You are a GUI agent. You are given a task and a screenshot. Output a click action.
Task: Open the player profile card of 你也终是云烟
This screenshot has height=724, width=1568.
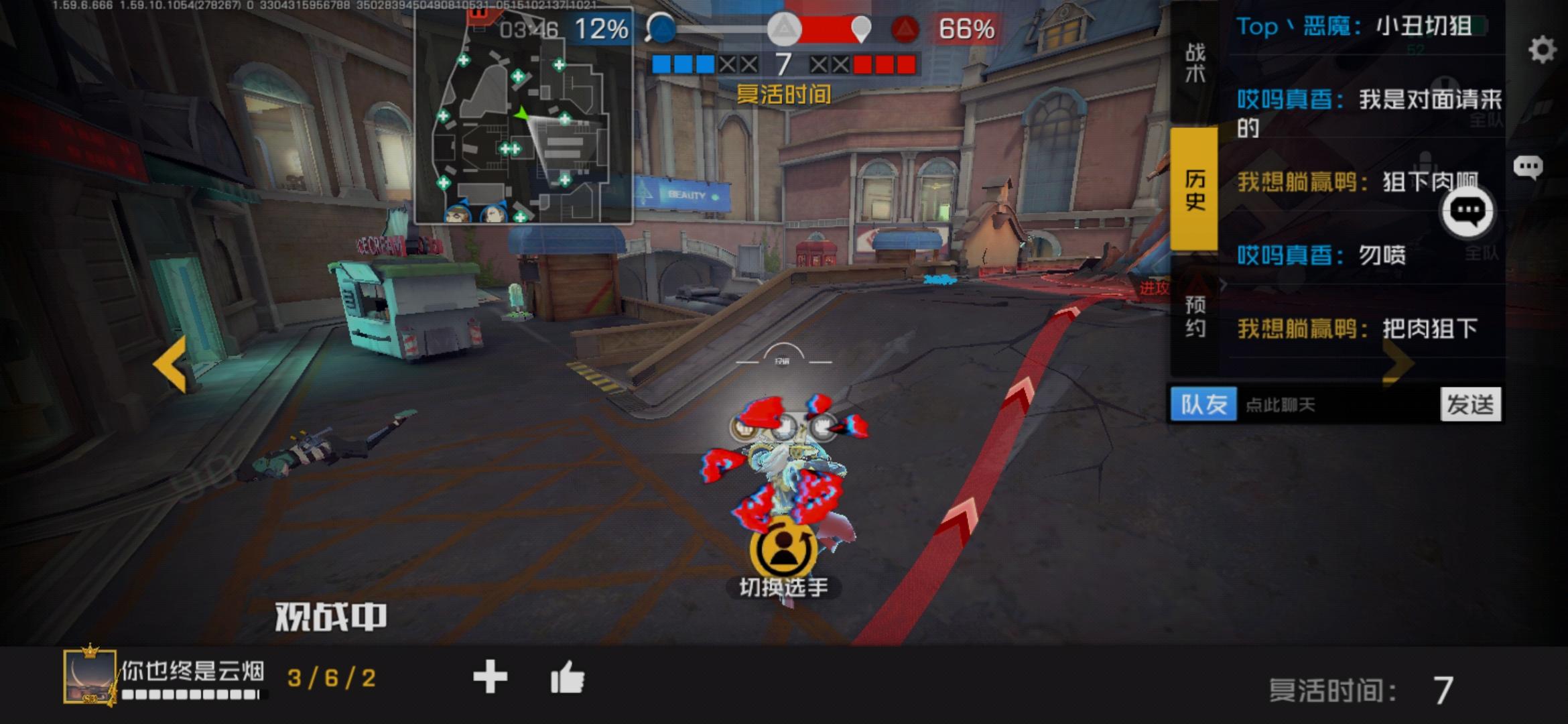tap(90, 679)
